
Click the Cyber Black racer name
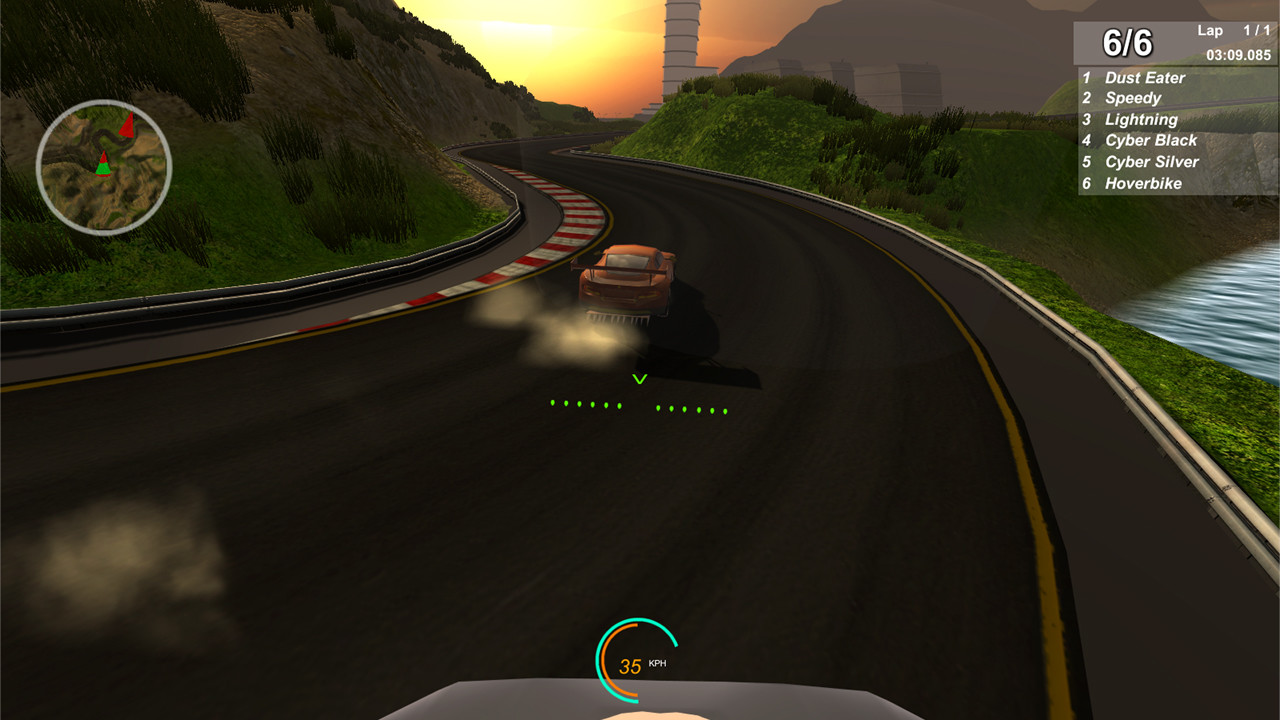pyautogui.click(x=1150, y=140)
